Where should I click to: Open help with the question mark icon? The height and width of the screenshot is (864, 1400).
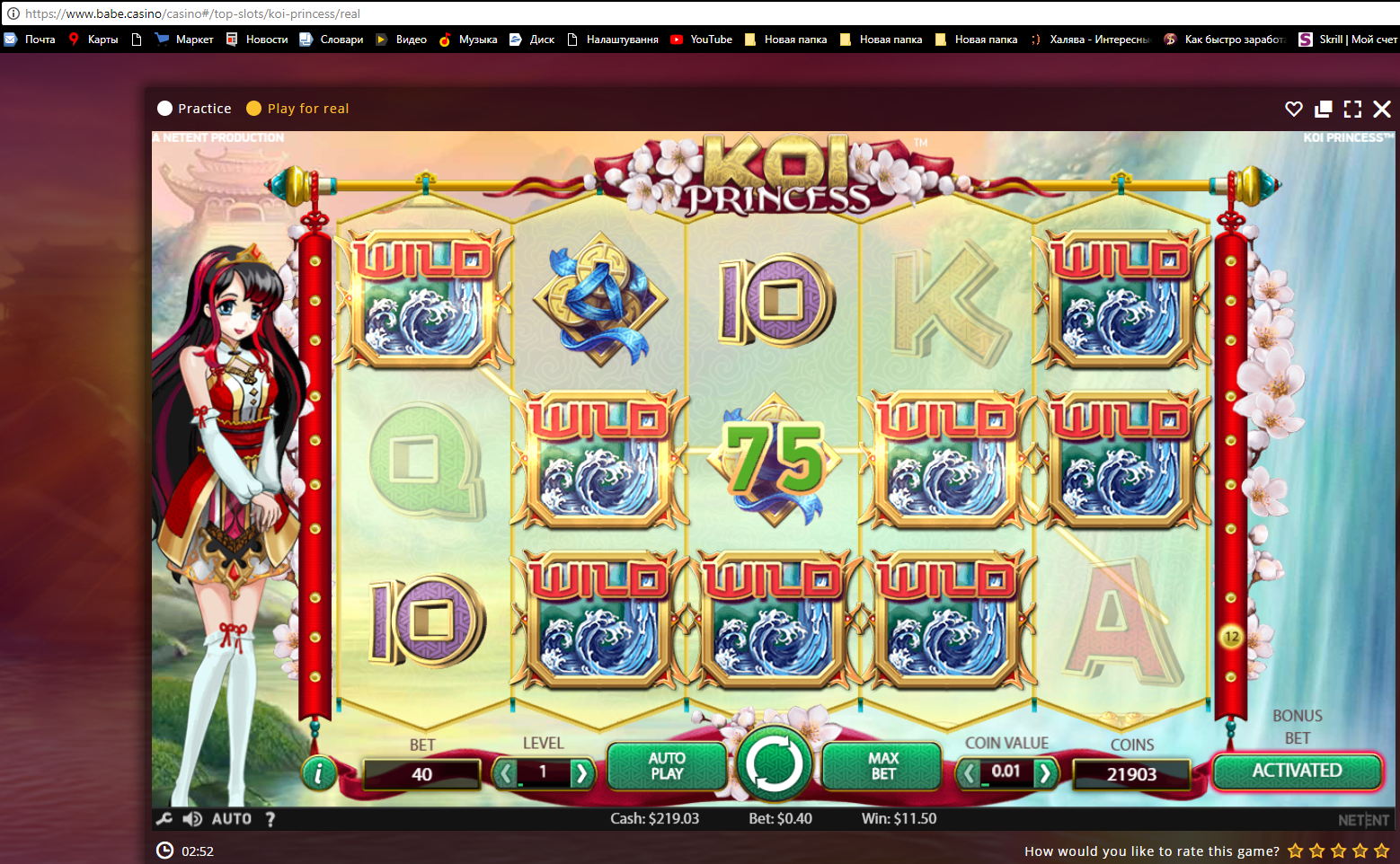pos(270,818)
